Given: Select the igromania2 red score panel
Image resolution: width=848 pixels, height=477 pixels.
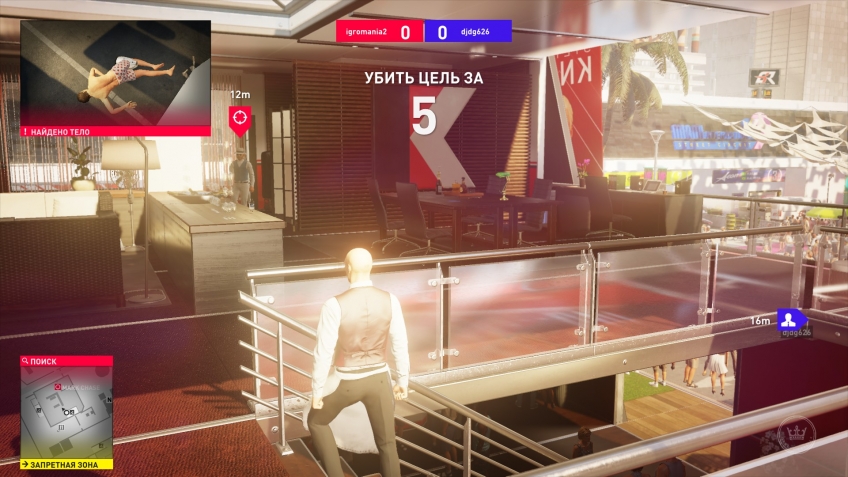Looking at the screenshot, I should (x=379, y=32).
